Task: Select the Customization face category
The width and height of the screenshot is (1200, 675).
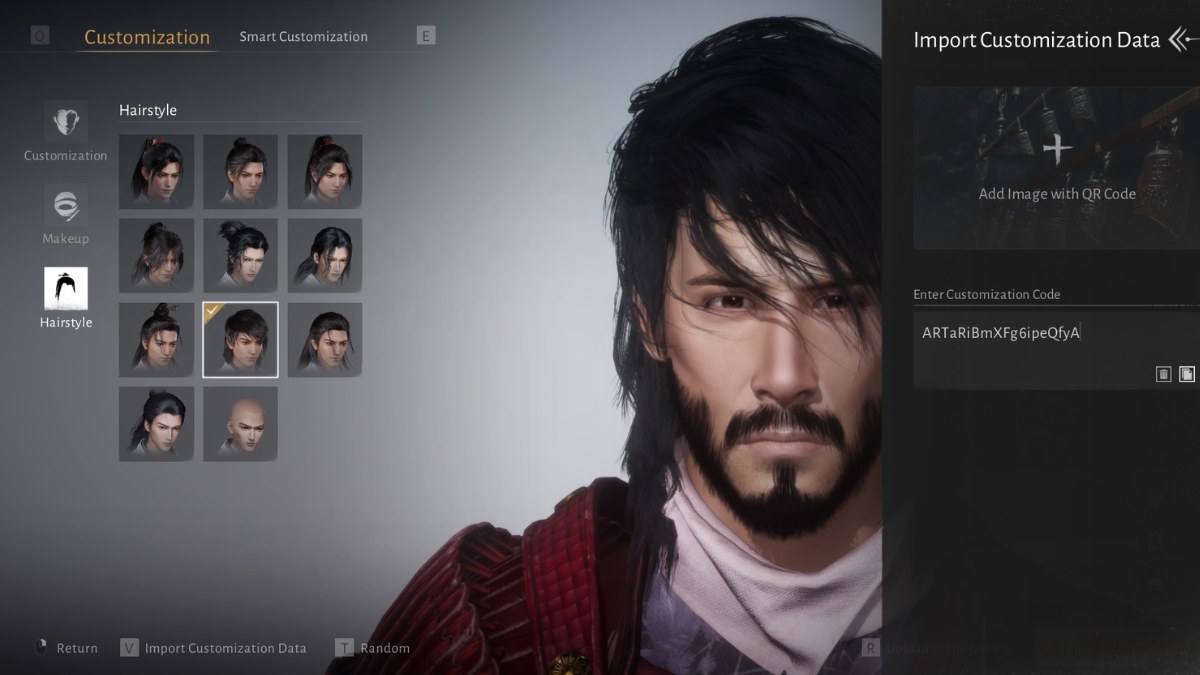Action: click(66, 132)
